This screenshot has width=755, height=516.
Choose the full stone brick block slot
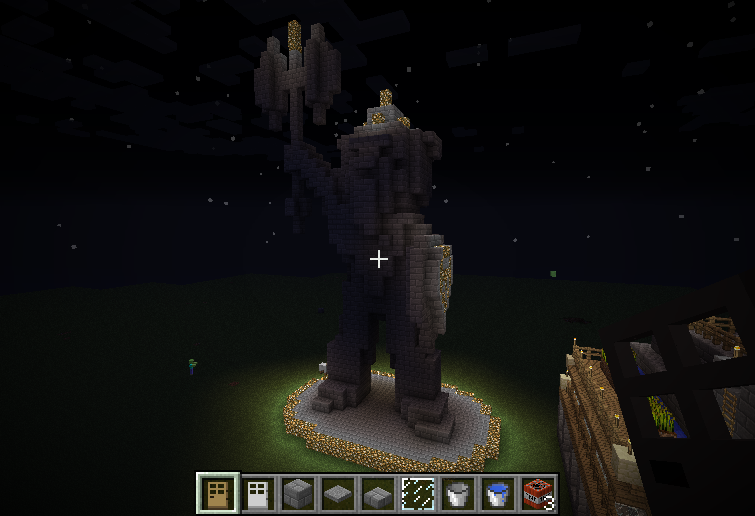(296, 492)
